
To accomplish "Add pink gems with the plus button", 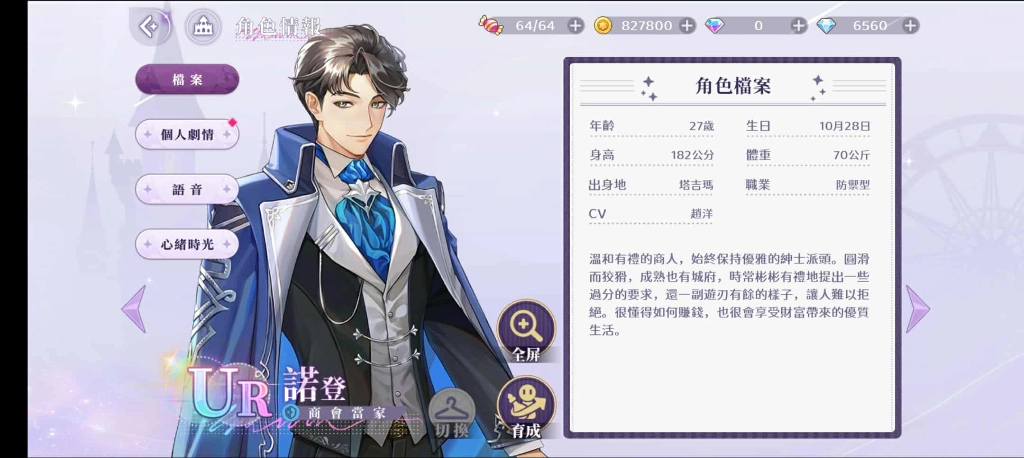I will coord(798,26).
